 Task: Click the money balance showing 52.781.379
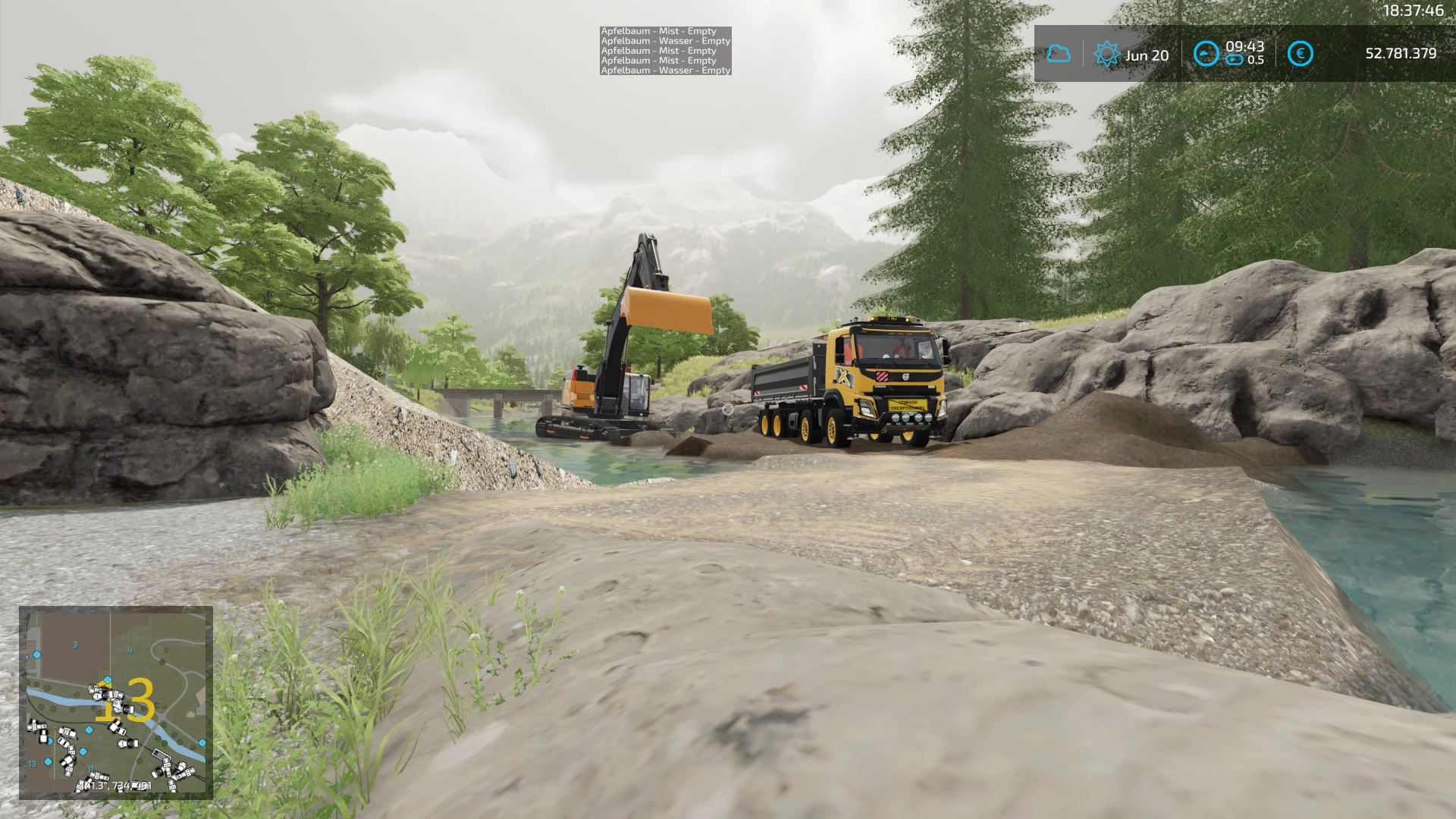pyautogui.click(x=1395, y=53)
